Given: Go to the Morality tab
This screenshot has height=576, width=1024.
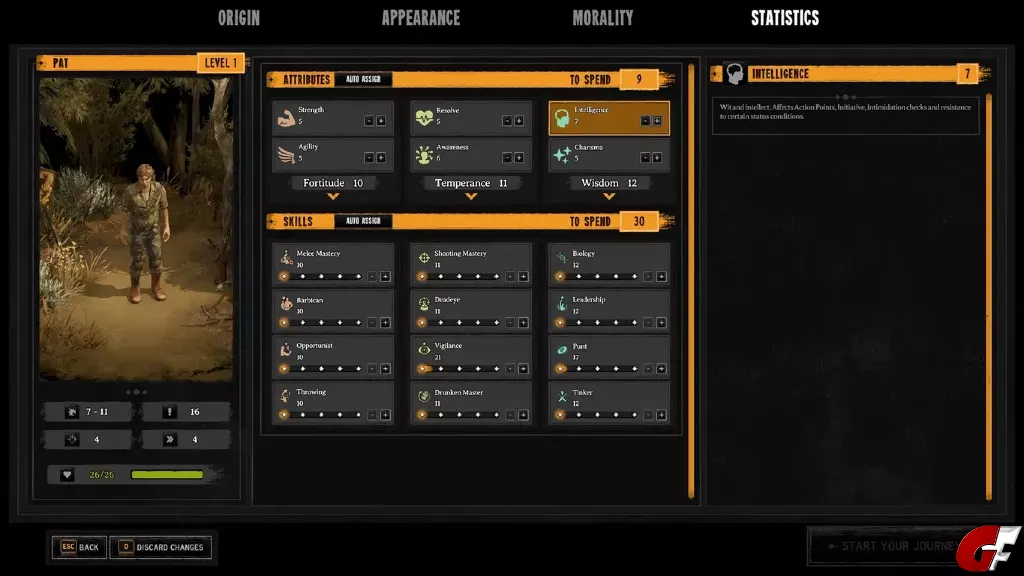Looking at the screenshot, I should 602,18.
